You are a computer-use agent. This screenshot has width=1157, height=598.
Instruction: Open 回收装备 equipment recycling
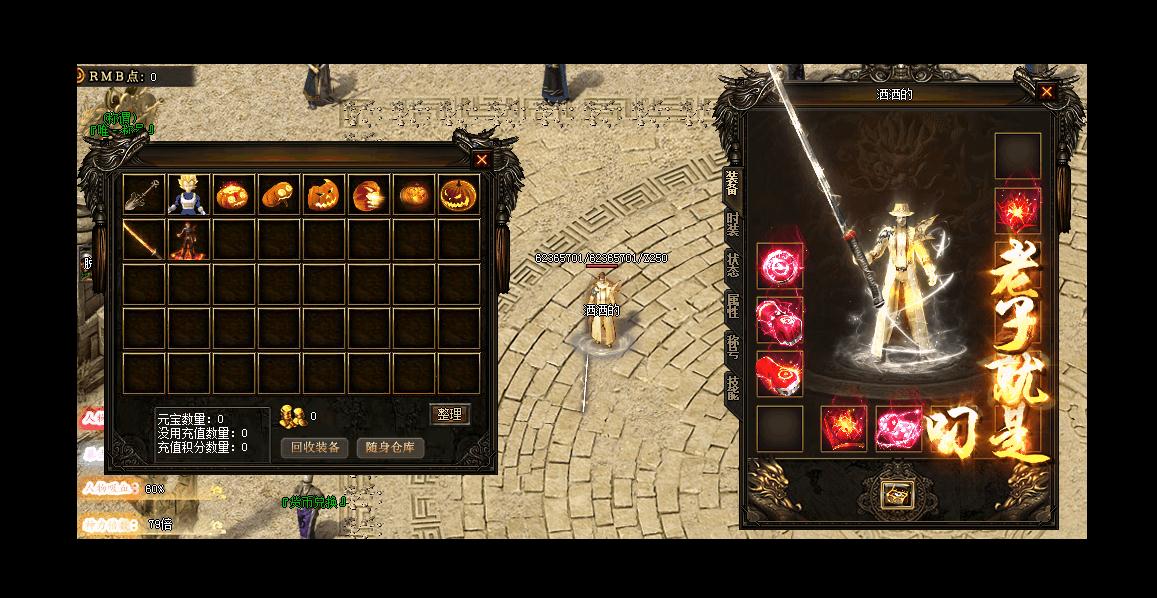click(x=314, y=447)
